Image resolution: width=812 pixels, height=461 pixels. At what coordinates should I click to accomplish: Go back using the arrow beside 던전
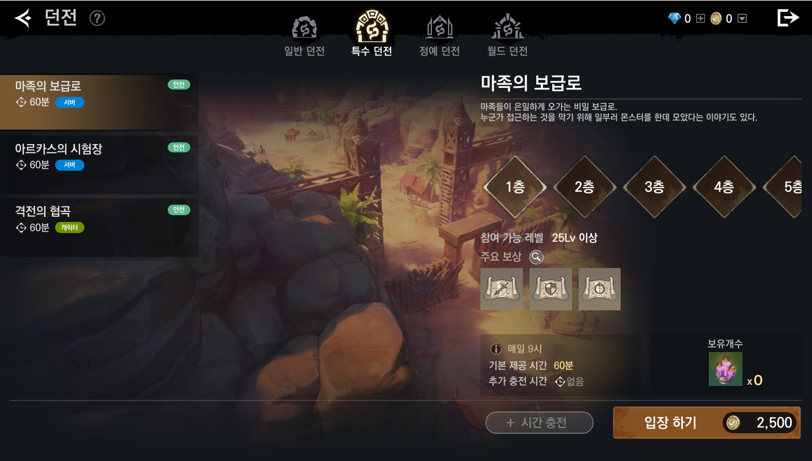[22, 18]
